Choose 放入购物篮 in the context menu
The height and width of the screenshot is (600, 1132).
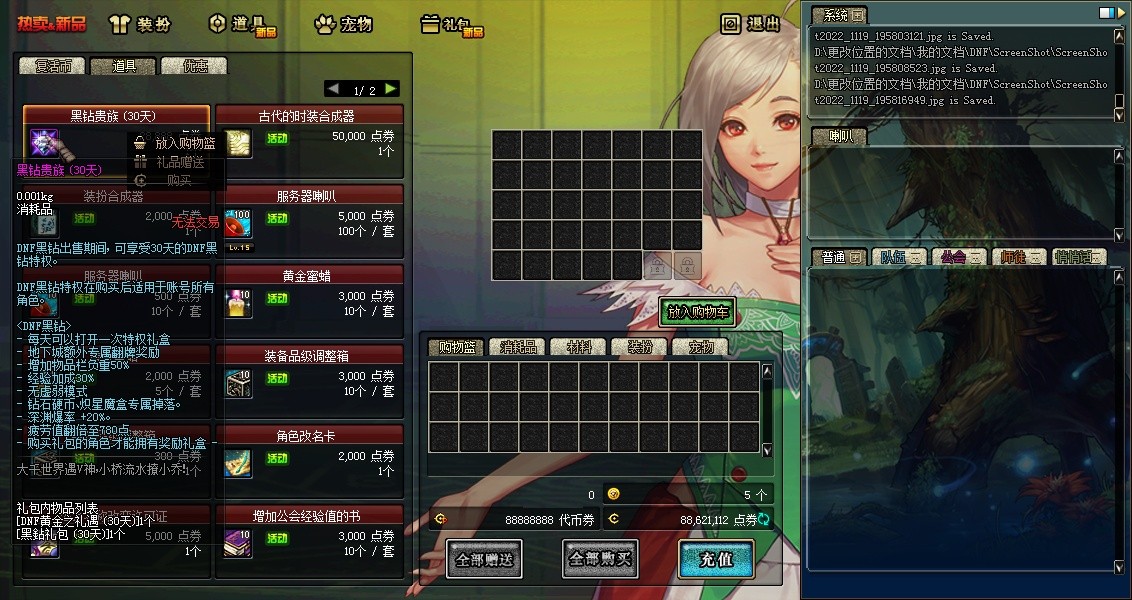click(x=178, y=143)
